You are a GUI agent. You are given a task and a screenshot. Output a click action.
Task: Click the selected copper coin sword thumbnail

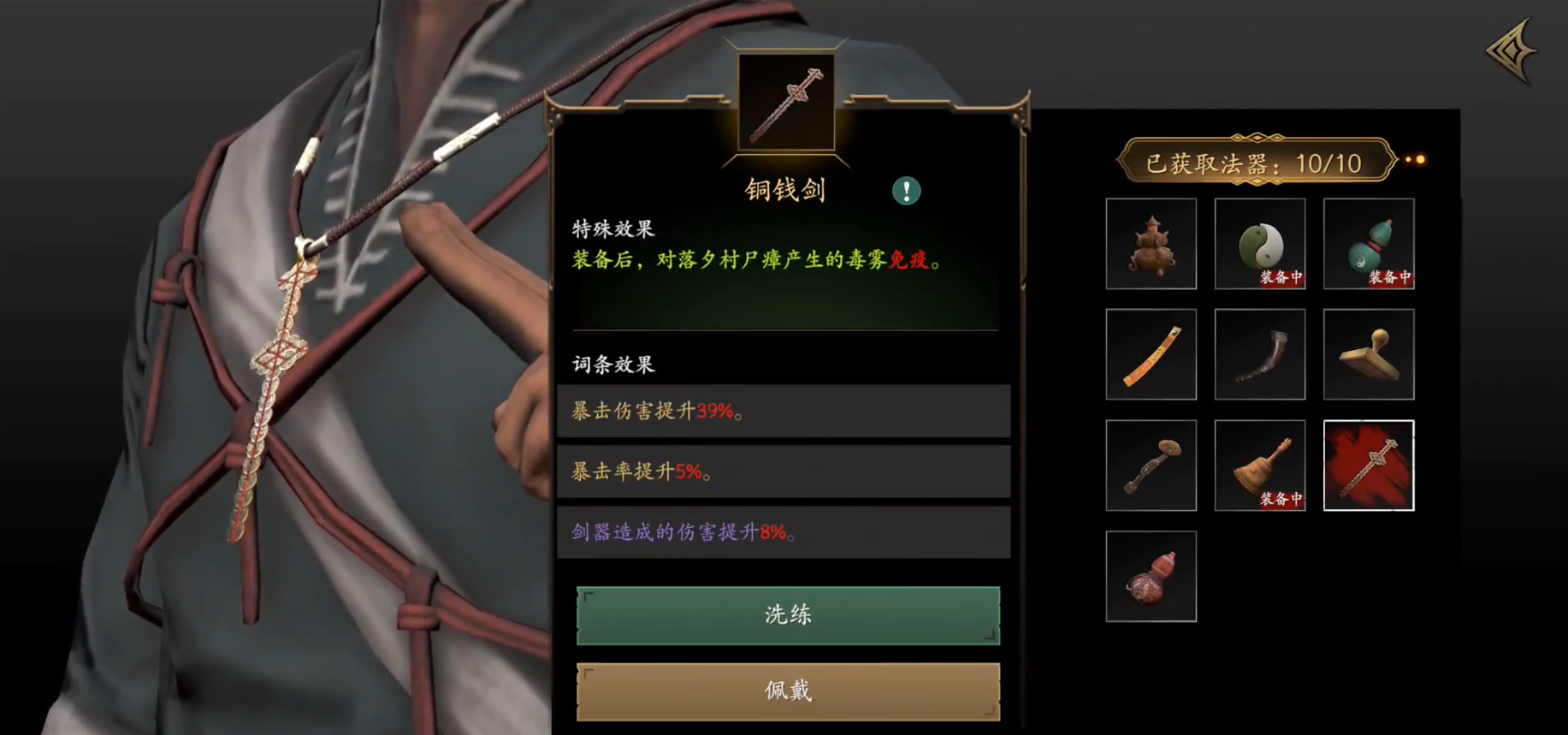click(x=1369, y=465)
